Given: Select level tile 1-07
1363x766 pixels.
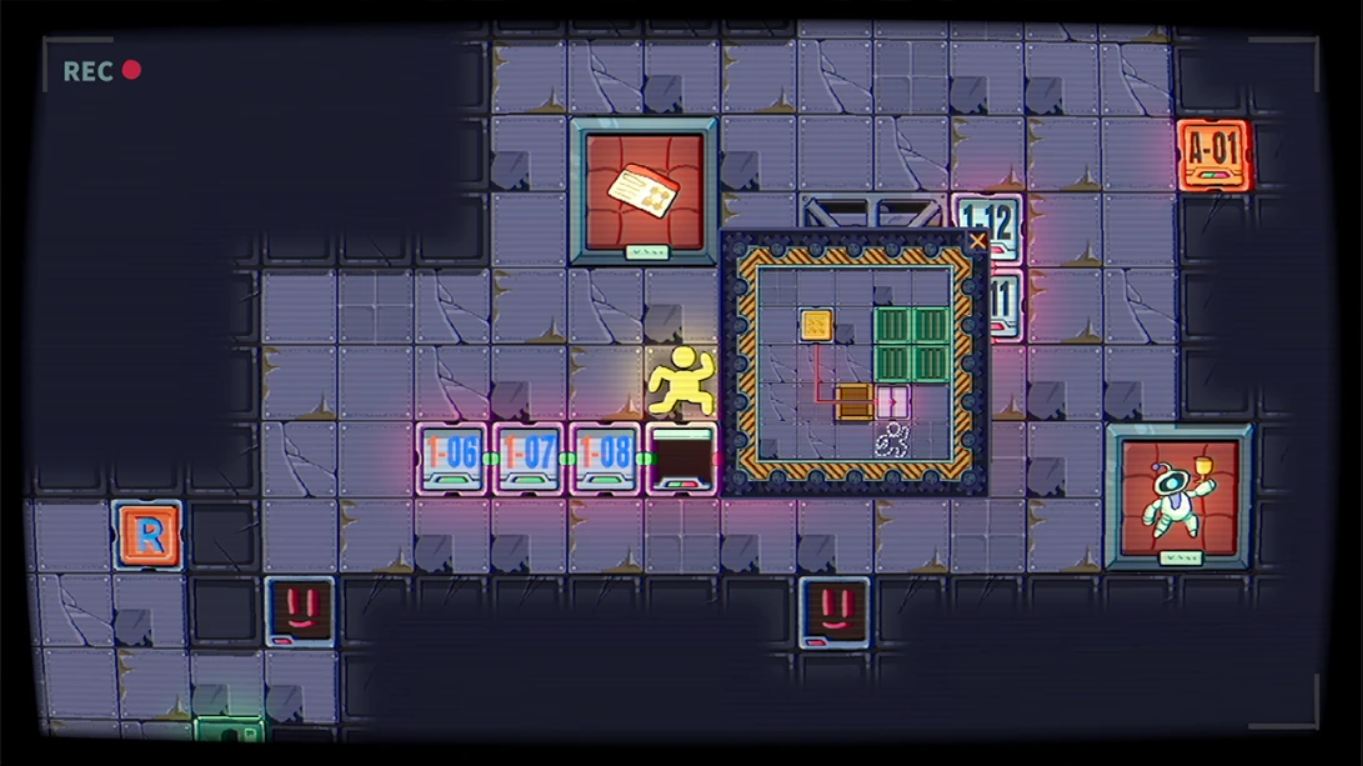Looking at the screenshot, I should point(527,458).
